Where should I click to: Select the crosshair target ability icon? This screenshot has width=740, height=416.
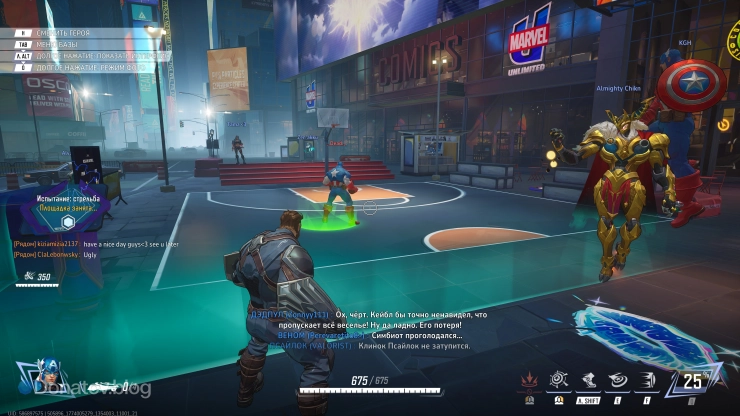[556, 381]
